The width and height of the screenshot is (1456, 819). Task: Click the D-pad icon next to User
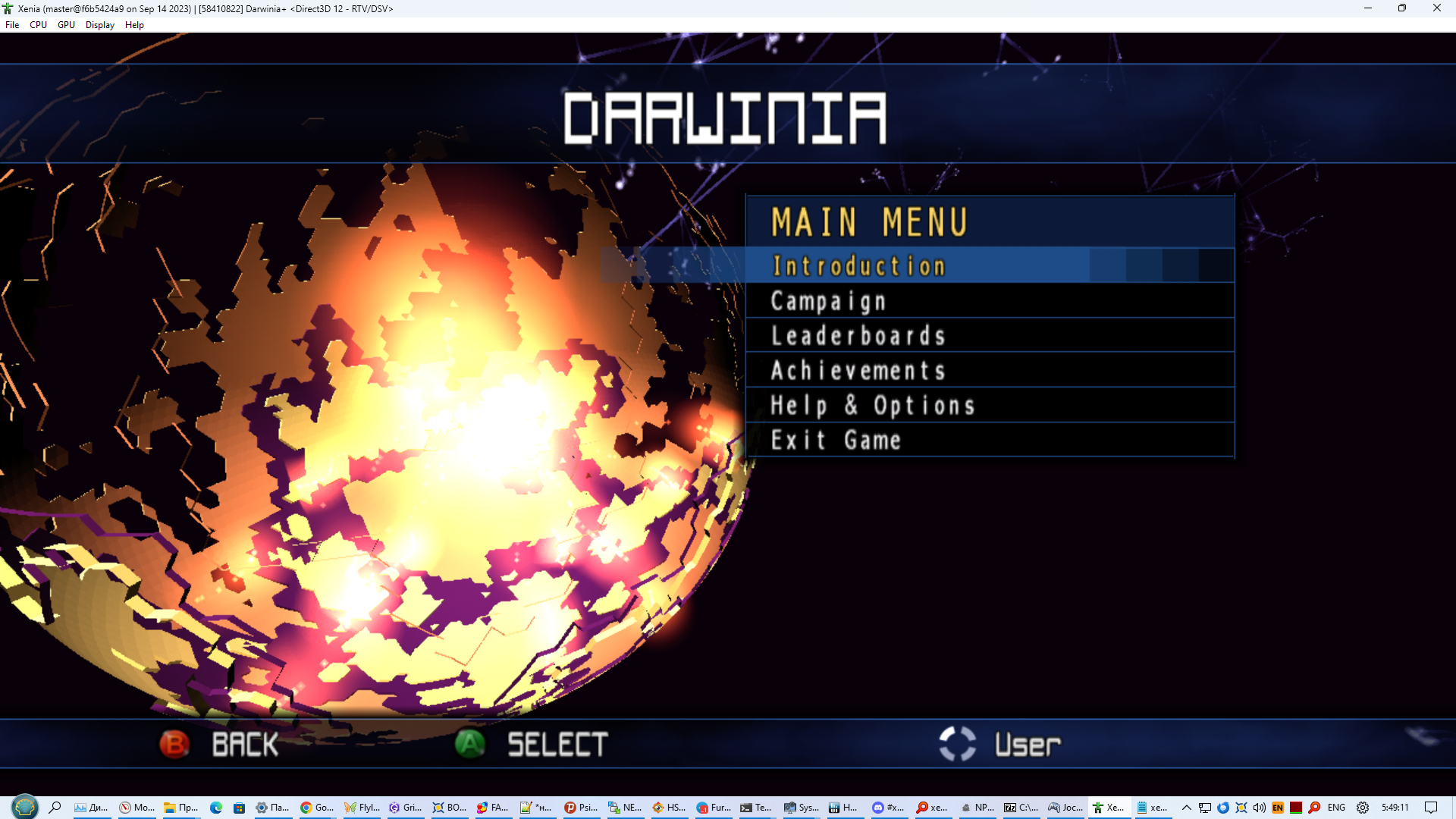coord(957,744)
